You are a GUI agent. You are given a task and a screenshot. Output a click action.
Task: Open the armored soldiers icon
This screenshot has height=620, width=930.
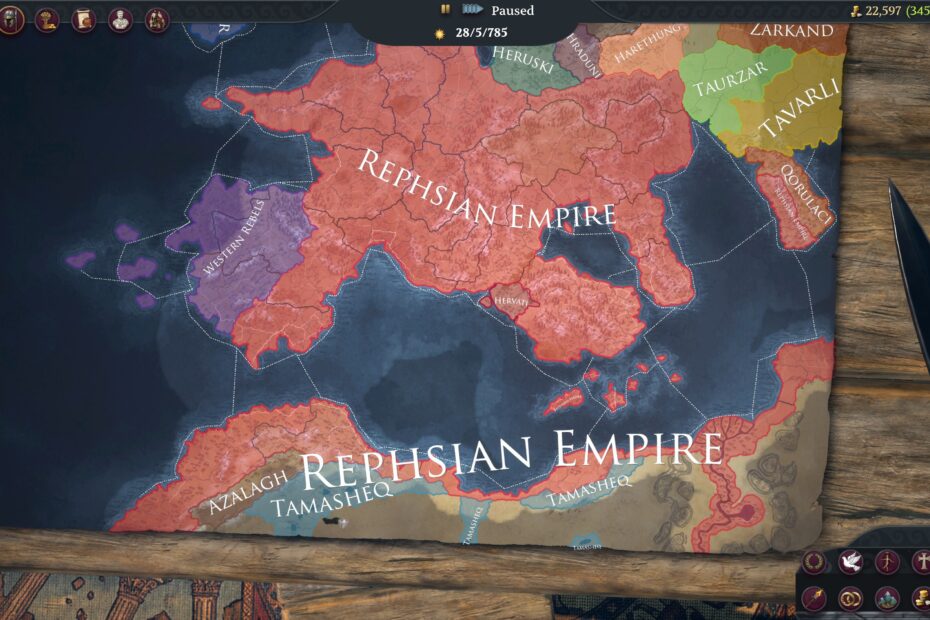point(157,19)
